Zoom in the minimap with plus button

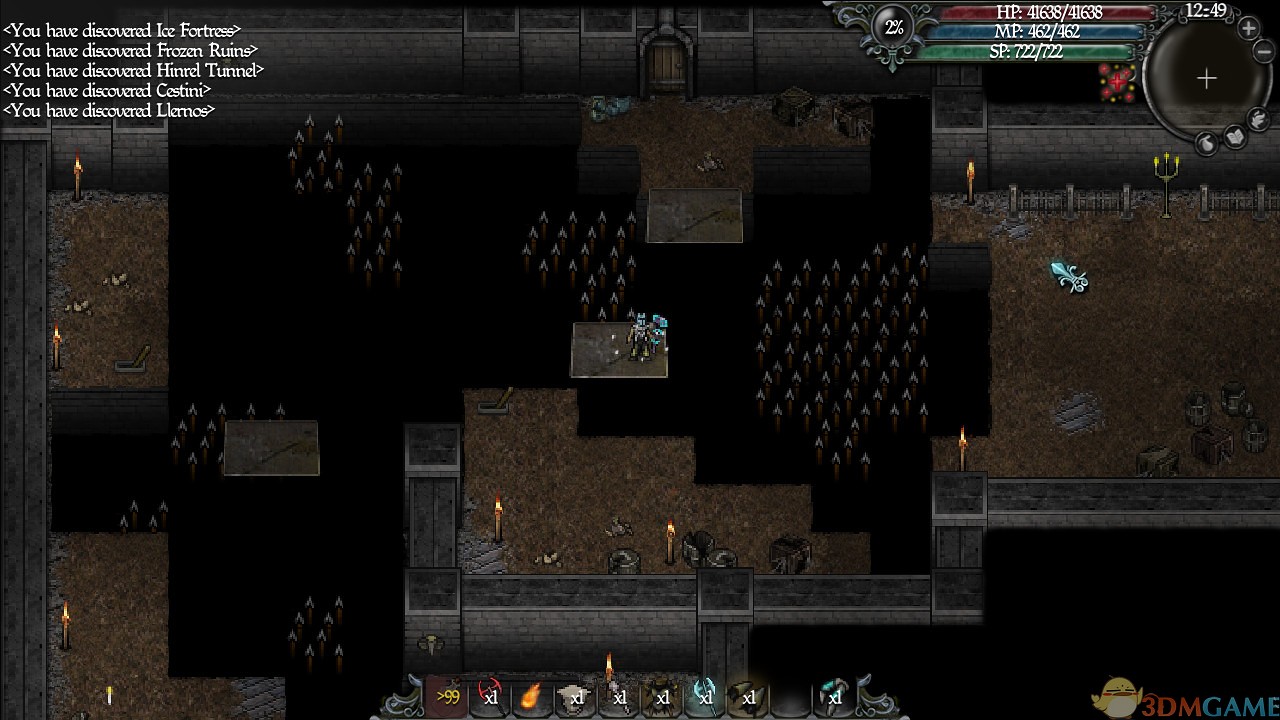pyautogui.click(x=1249, y=29)
